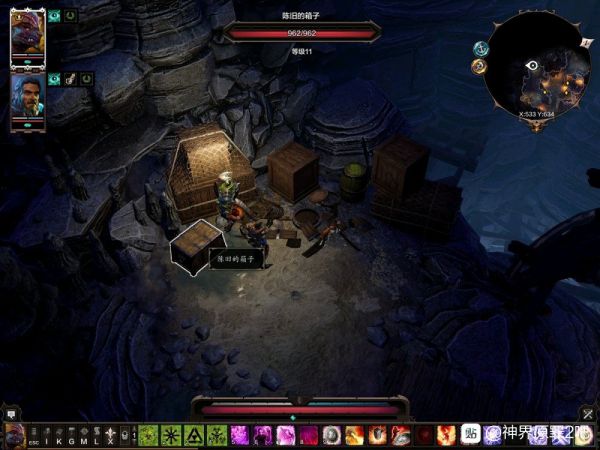The height and width of the screenshot is (450, 600).
Task: Open the inventory with the I button
Action: tap(46, 435)
